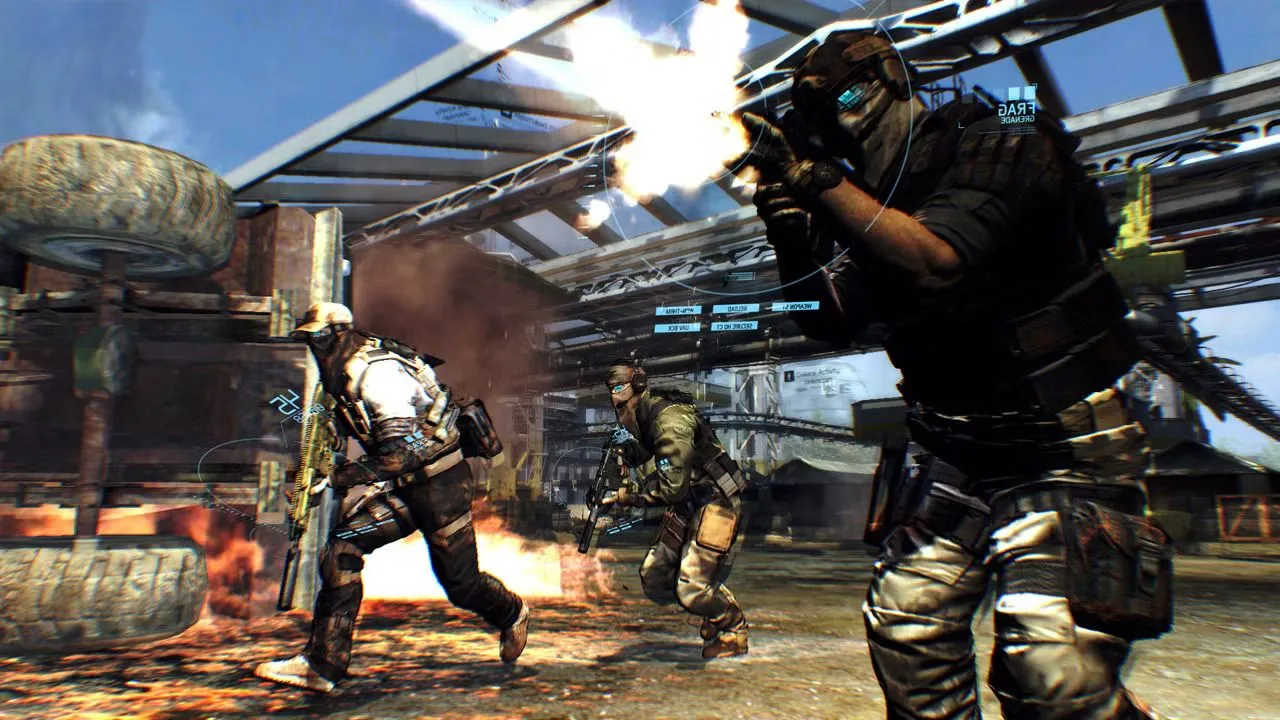Image resolution: width=1280 pixels, height=720 pixels.
Task: Switch to the SECURE HQ CT objective tab
Action: coord(735,328)
